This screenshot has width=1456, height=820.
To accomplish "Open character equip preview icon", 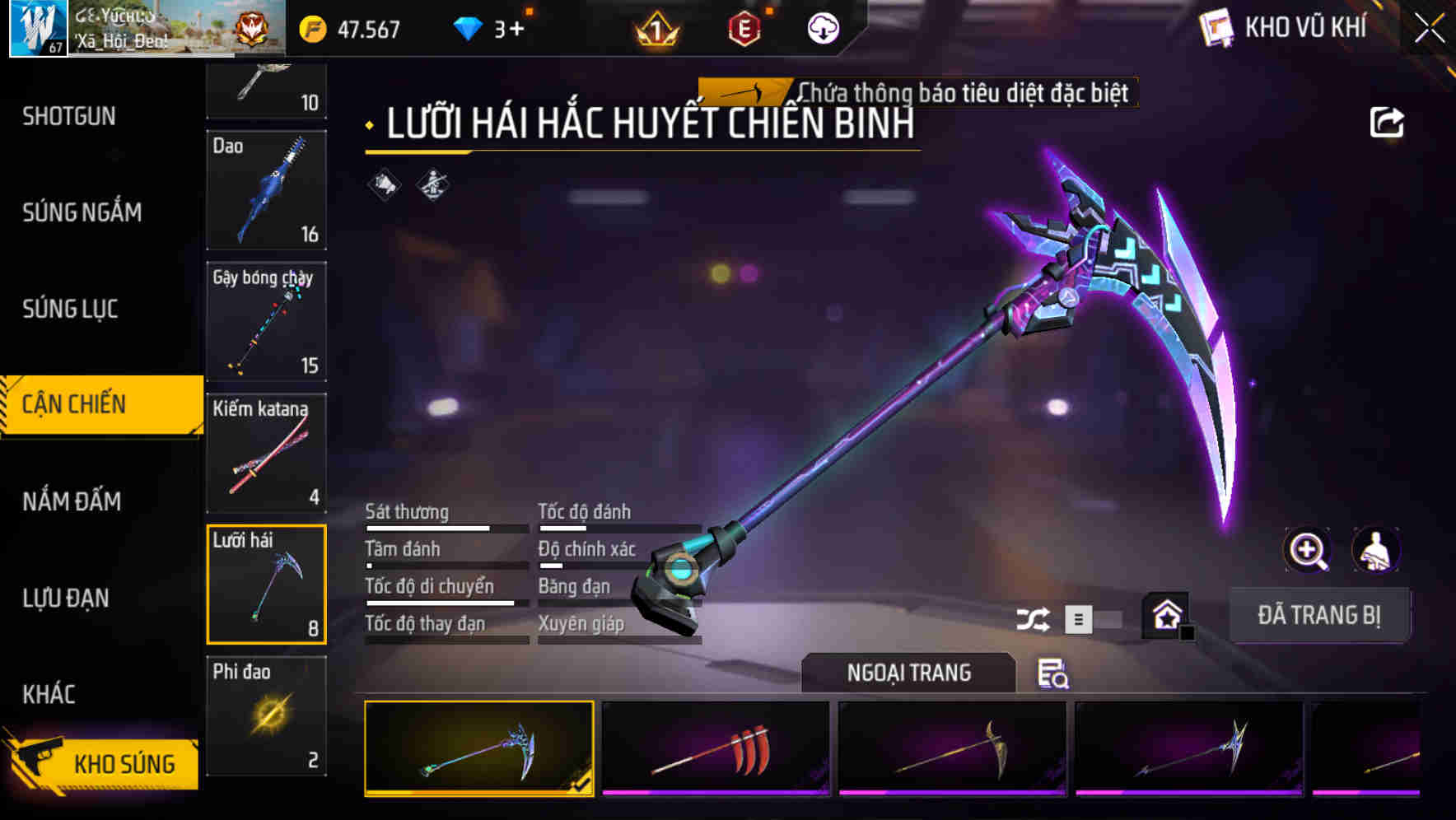I will click(x=1376, y=550).
